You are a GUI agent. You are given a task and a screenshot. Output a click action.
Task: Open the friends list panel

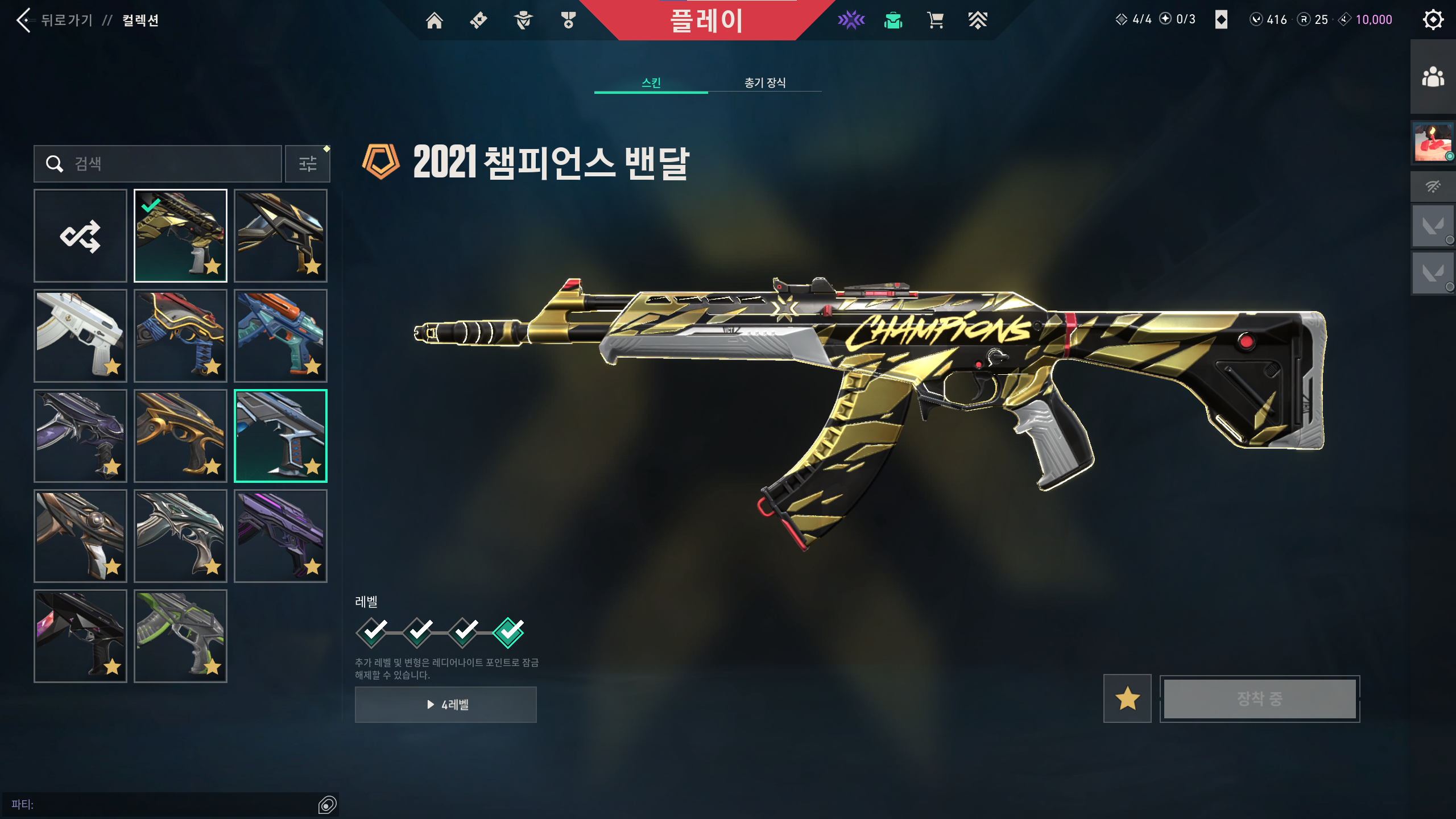[1433, 77]
